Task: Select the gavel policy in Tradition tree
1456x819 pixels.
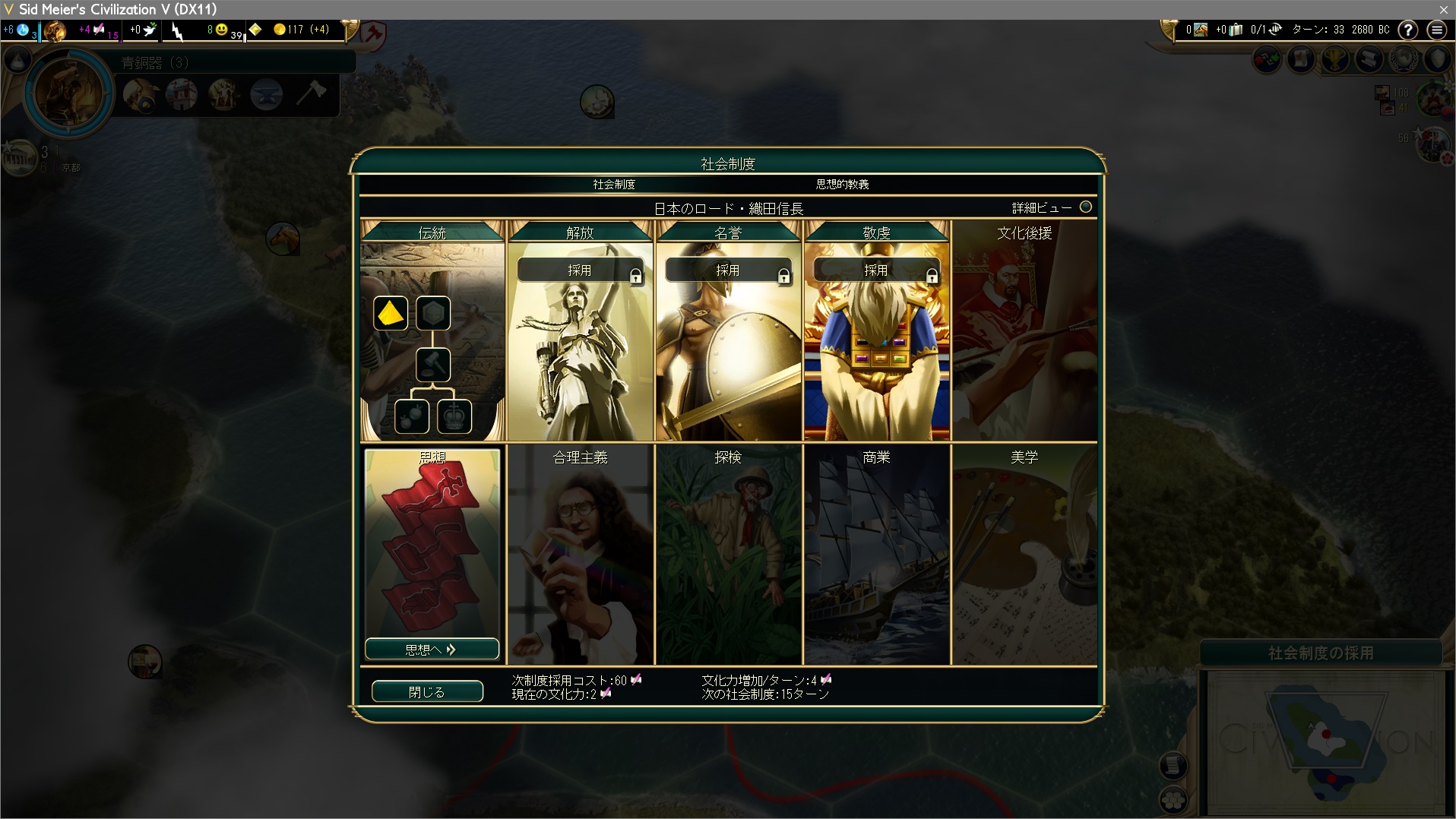Action: click(x=433, y=365)
